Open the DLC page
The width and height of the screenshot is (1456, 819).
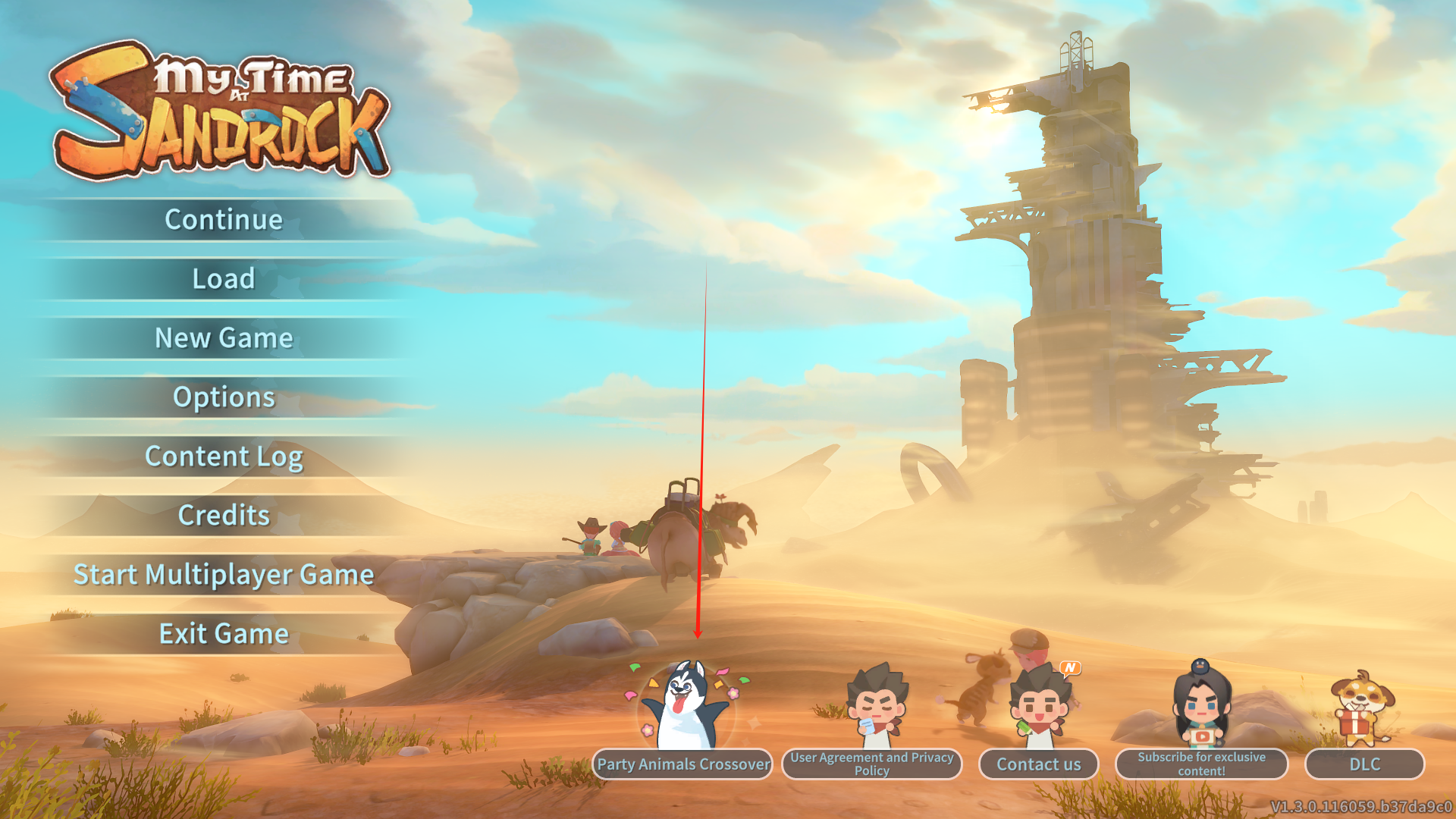[1364, 764]
